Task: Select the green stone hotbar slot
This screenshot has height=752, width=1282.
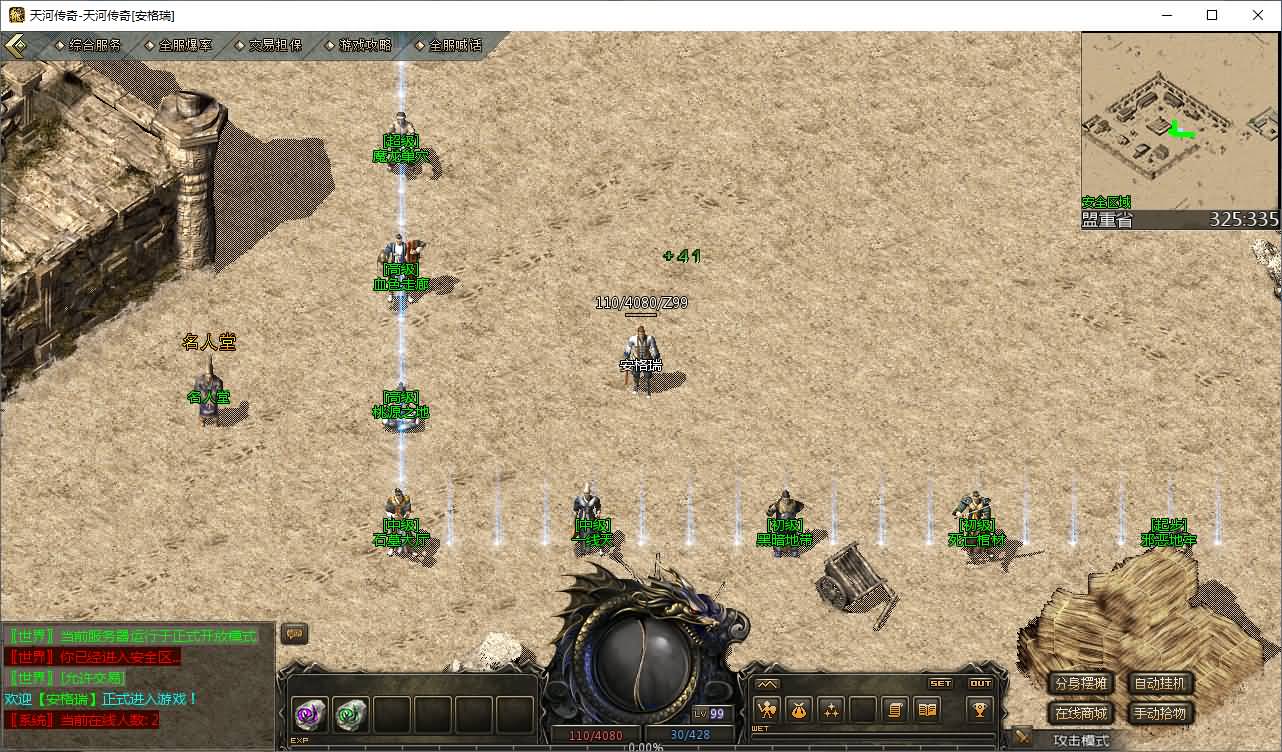Action: pos(351,715)
